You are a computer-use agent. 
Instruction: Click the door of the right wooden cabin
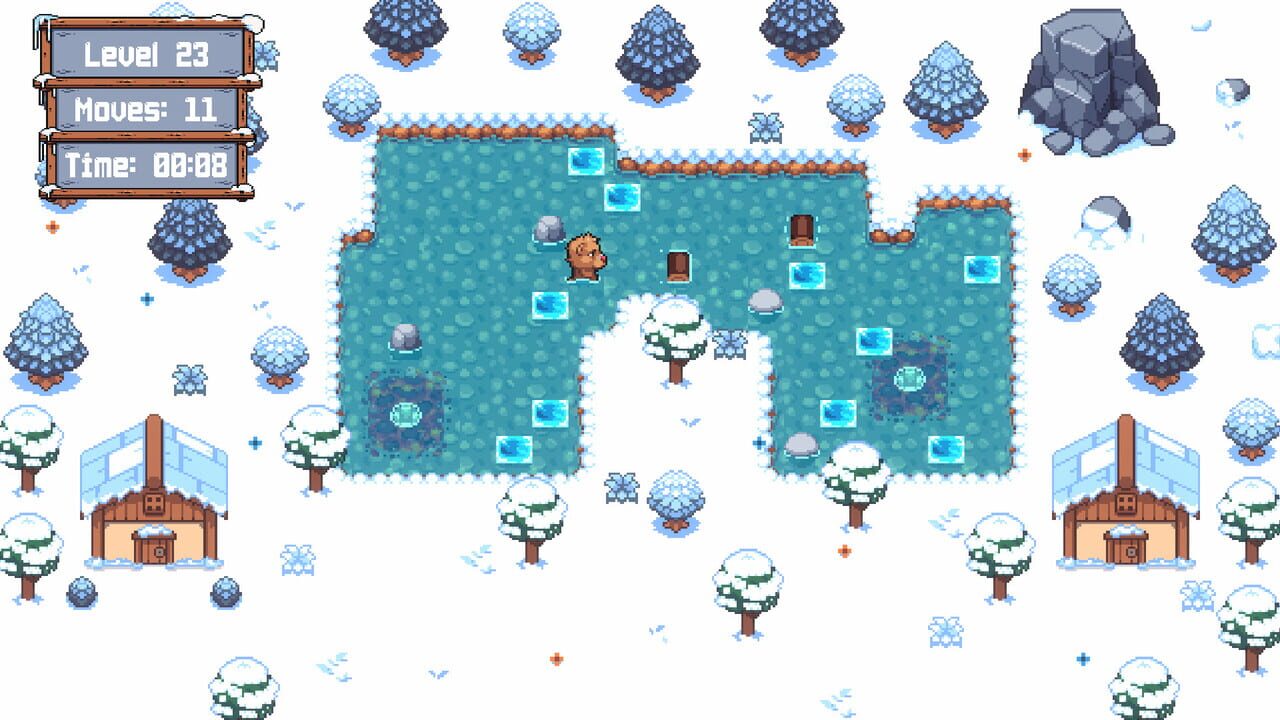pyautogui.click(x=1126, y=553)
